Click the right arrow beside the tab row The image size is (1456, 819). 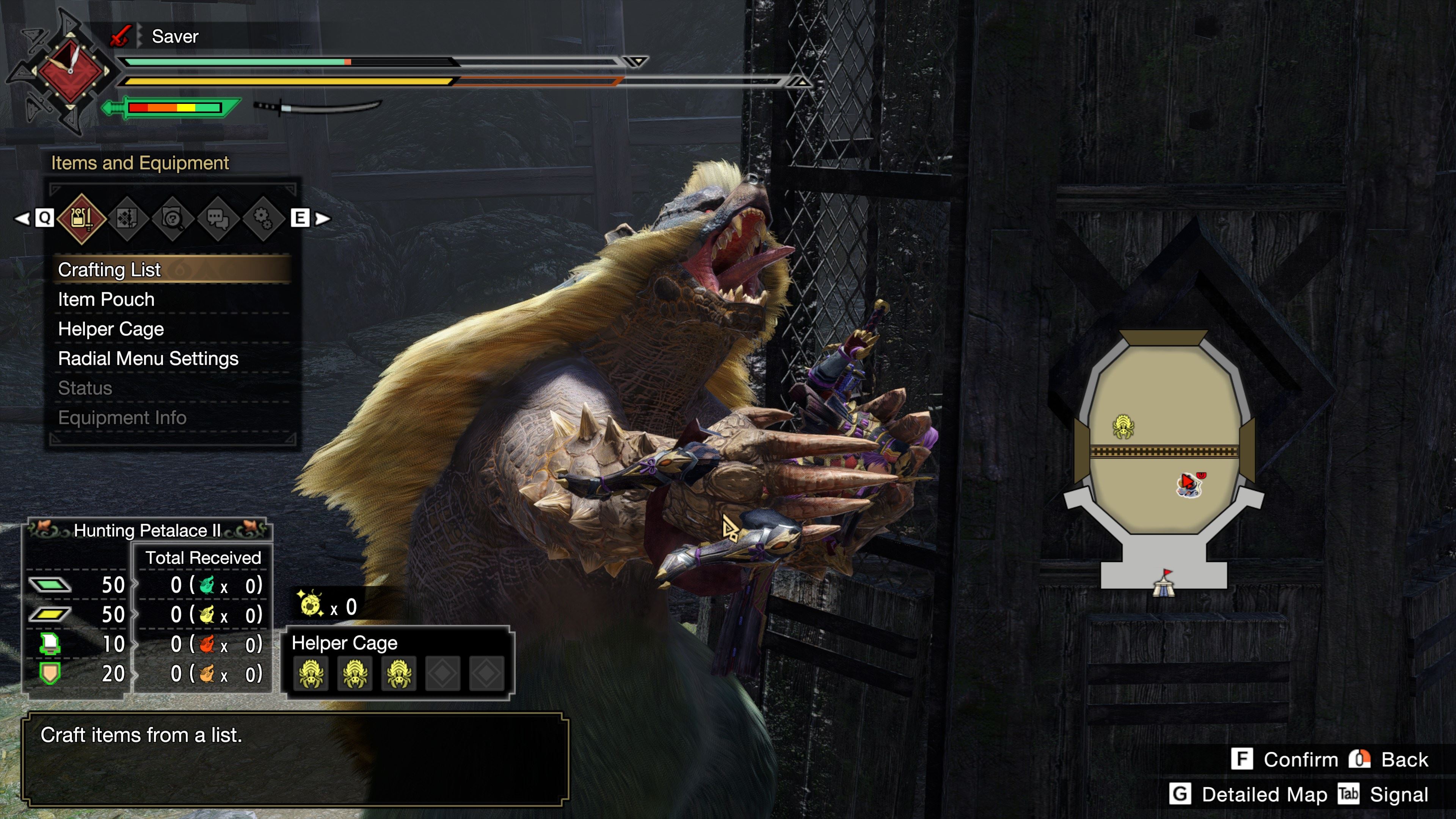(x=323, y=218)
